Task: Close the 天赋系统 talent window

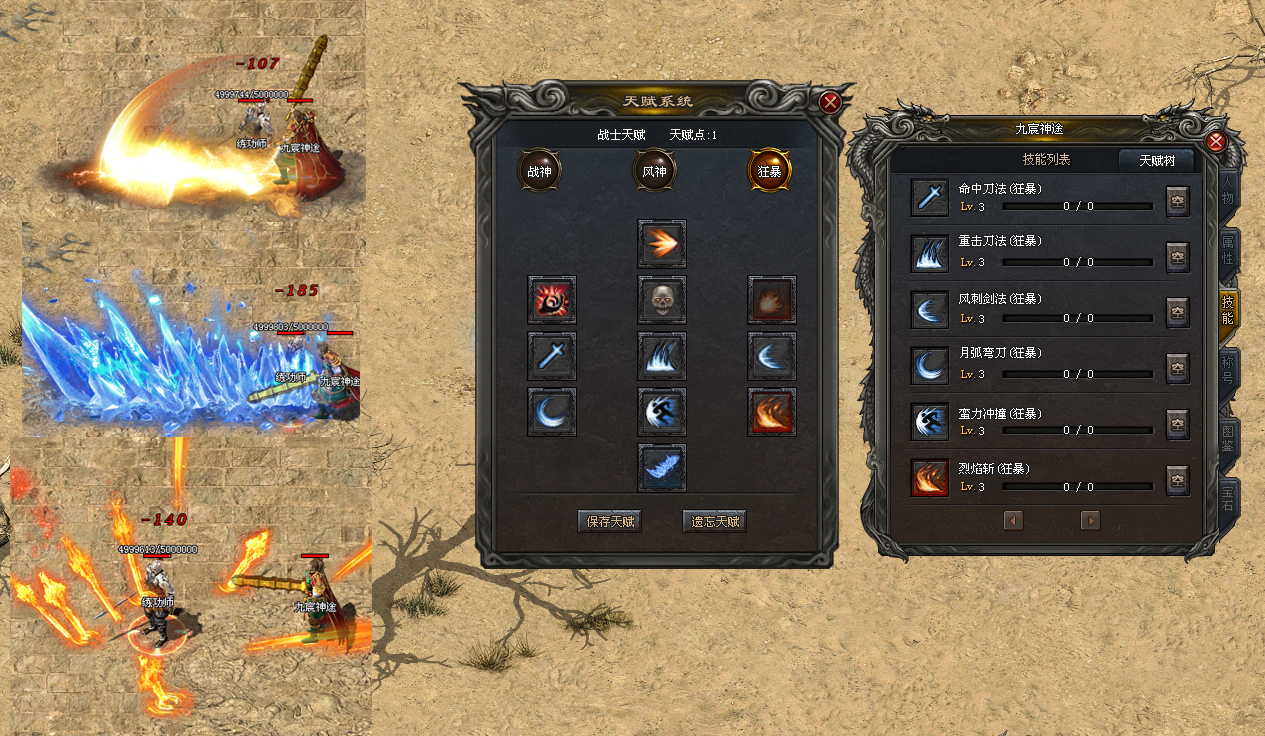Action: pyautogui.click(x=829, y=102)
